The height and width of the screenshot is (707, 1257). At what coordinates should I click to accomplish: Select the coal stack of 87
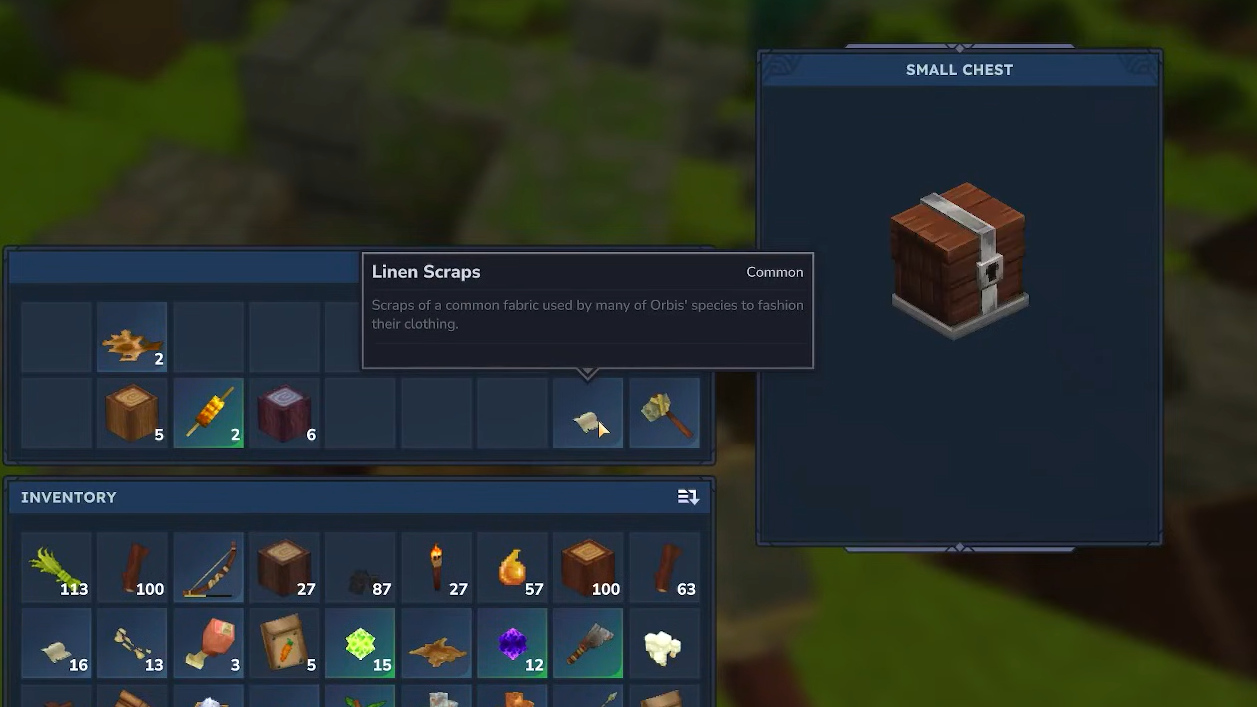point(360,568)
